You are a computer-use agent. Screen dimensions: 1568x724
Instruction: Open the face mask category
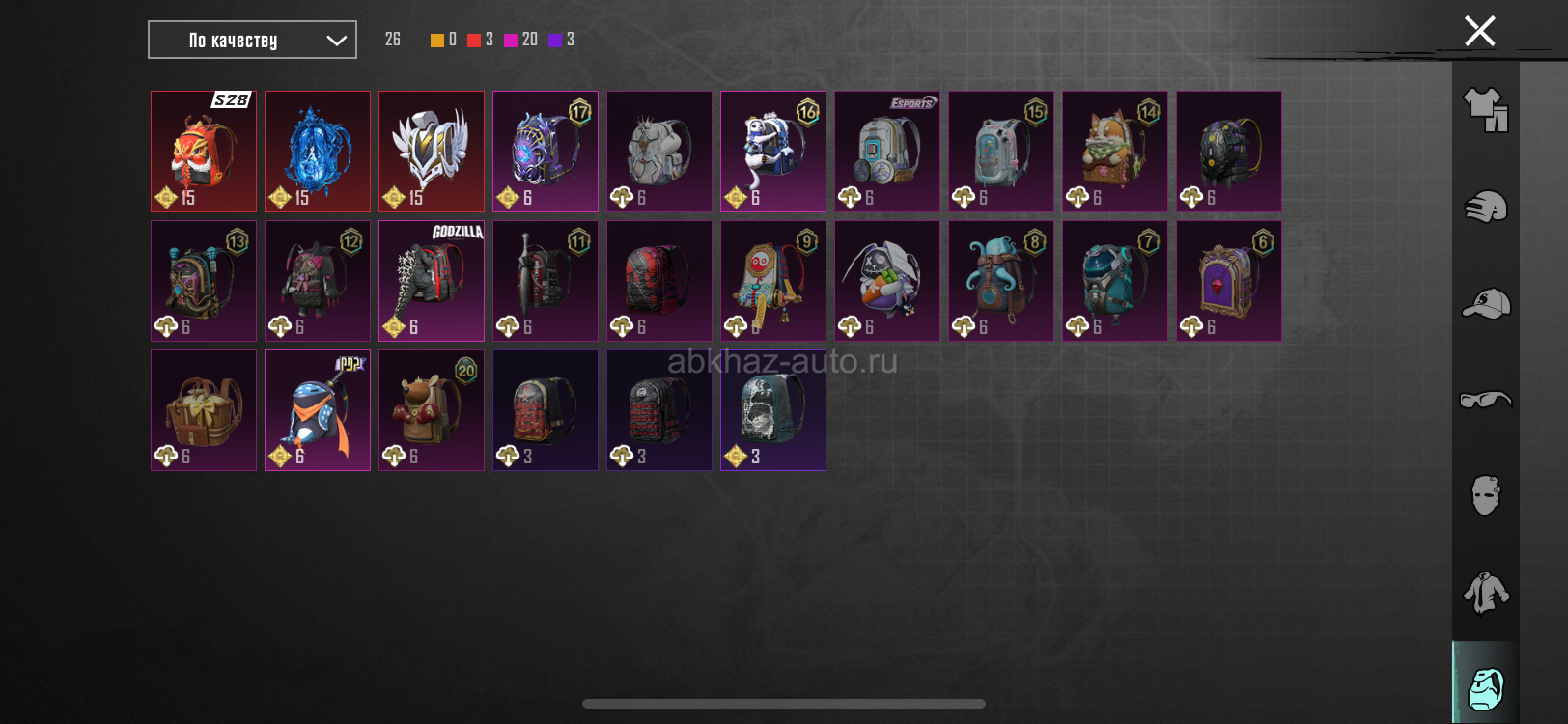pyautogui.click(x=1485, y=496)
